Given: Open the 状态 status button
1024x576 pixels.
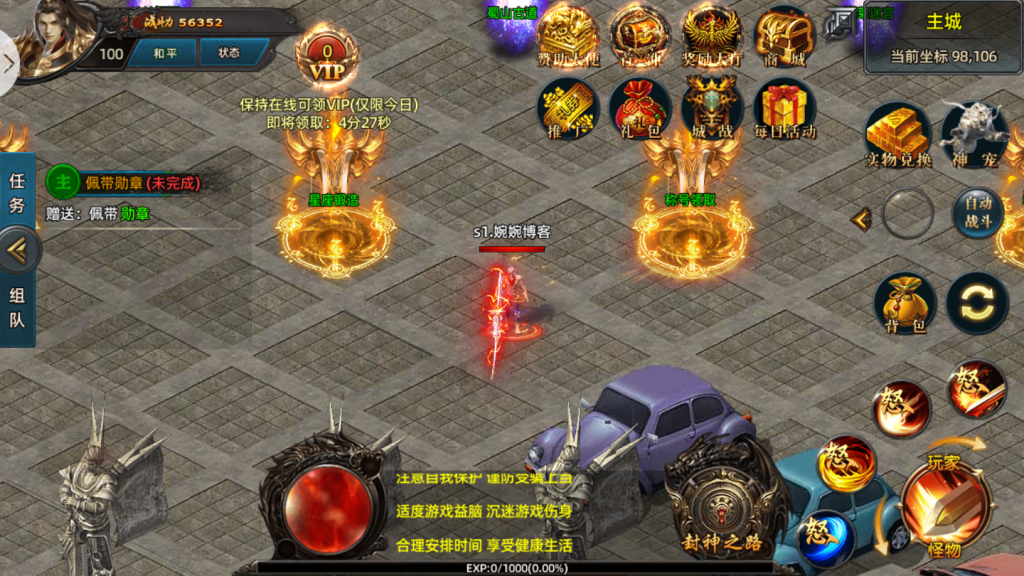Looking at the screenshot, I should tap(229, 53).
